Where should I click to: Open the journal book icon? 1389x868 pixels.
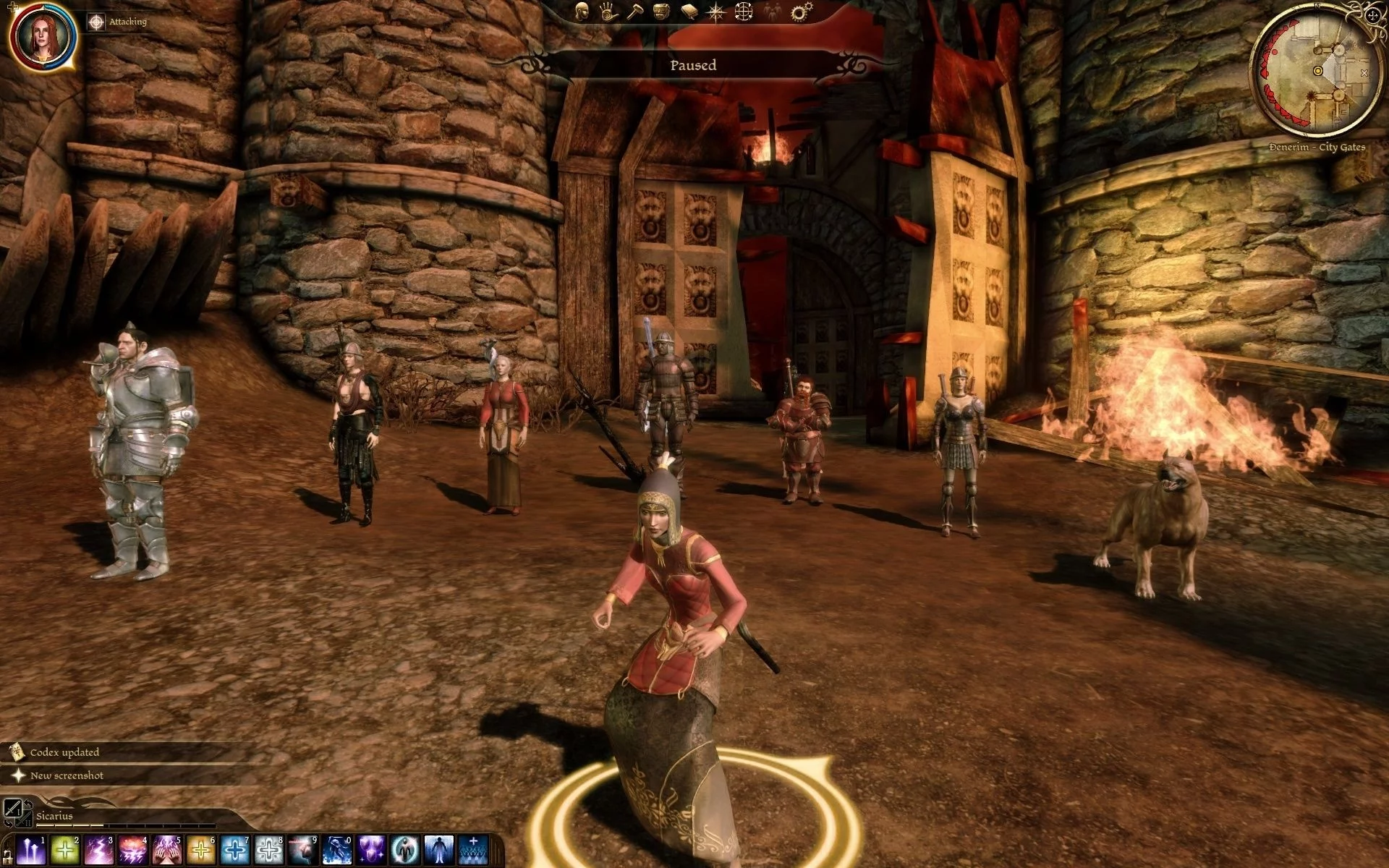point(688,10)
